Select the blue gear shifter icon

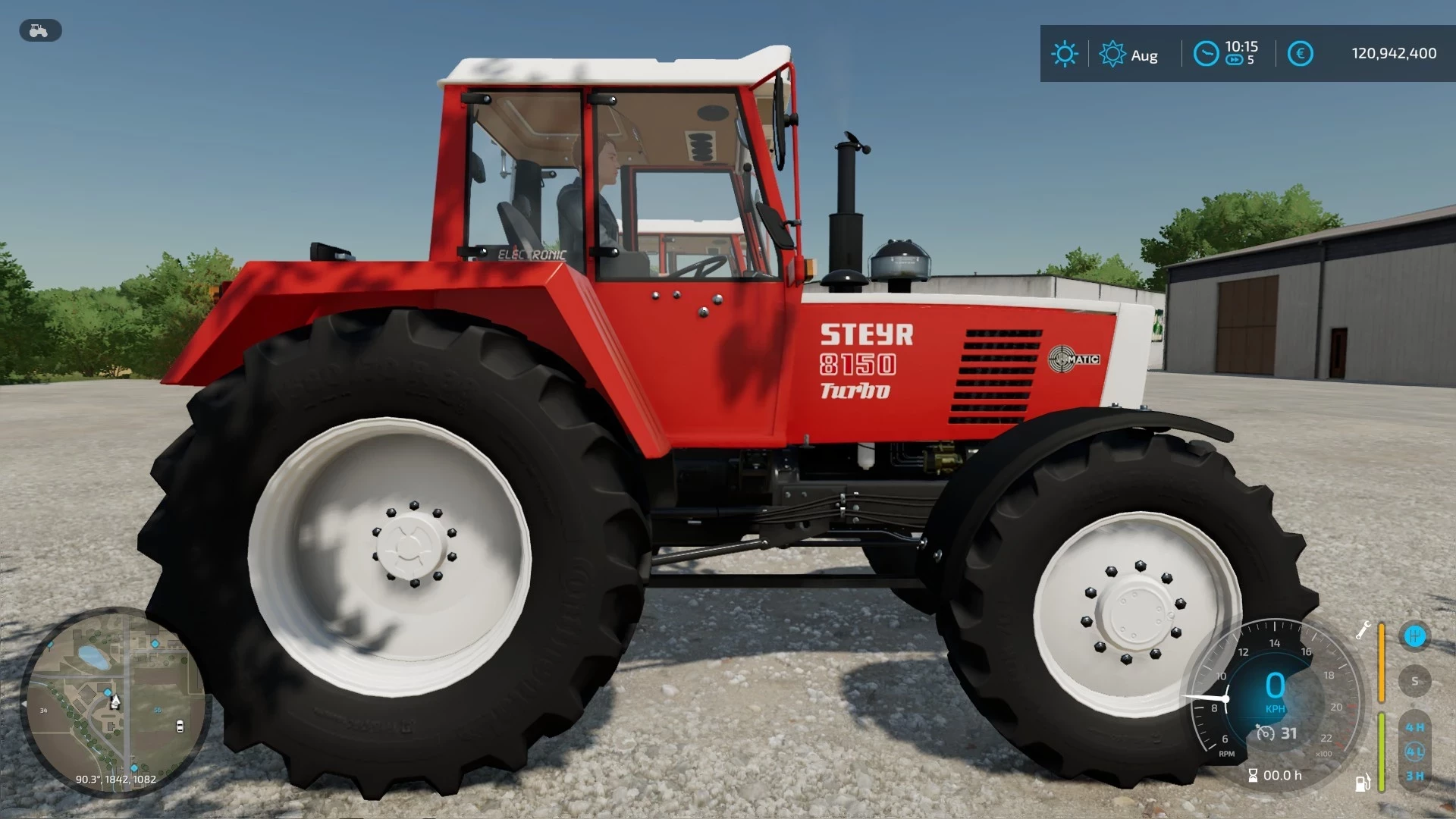point(1415,637)
